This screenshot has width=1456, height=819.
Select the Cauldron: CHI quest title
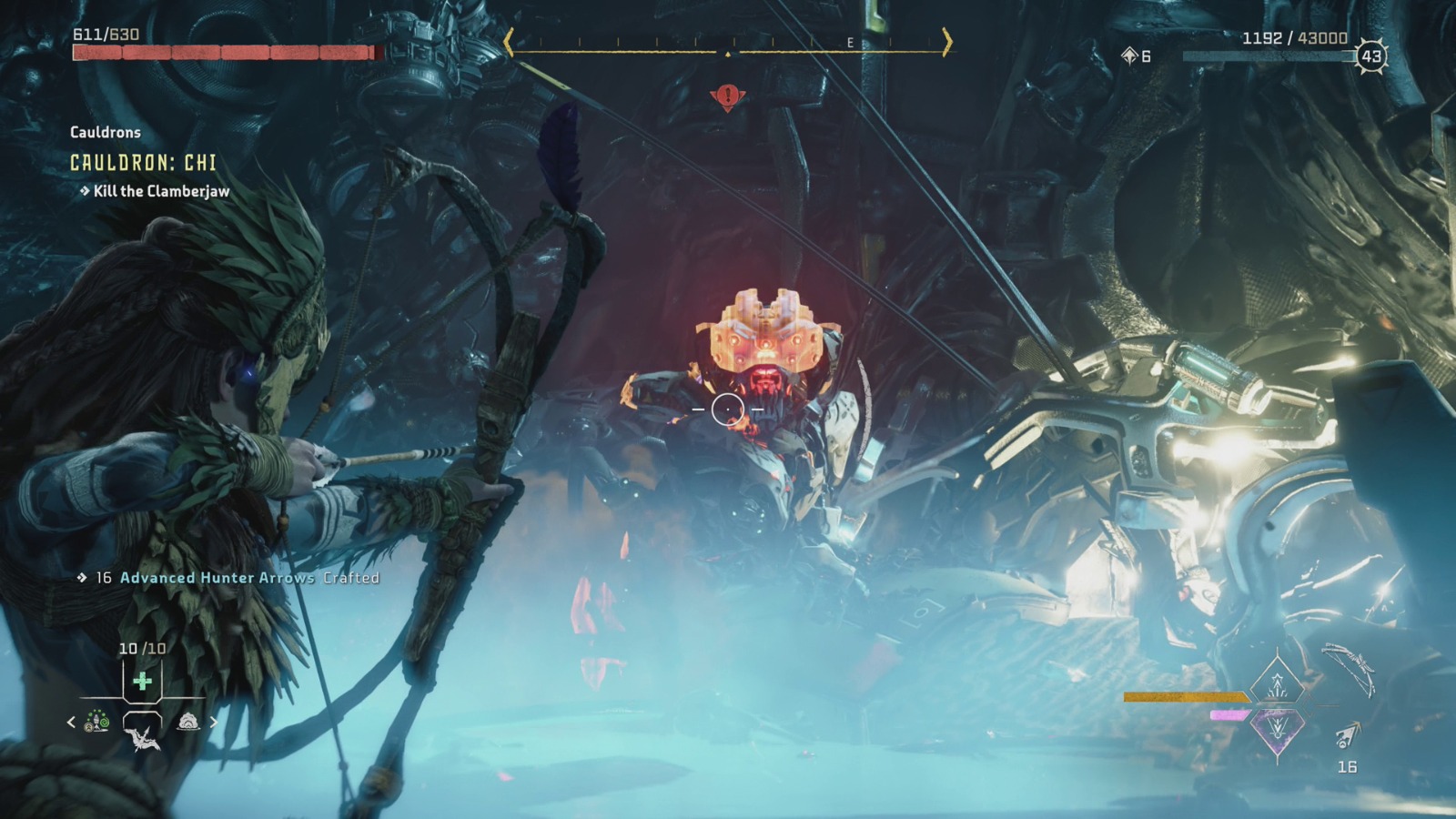pyautogui.click(x=144, y=163)
